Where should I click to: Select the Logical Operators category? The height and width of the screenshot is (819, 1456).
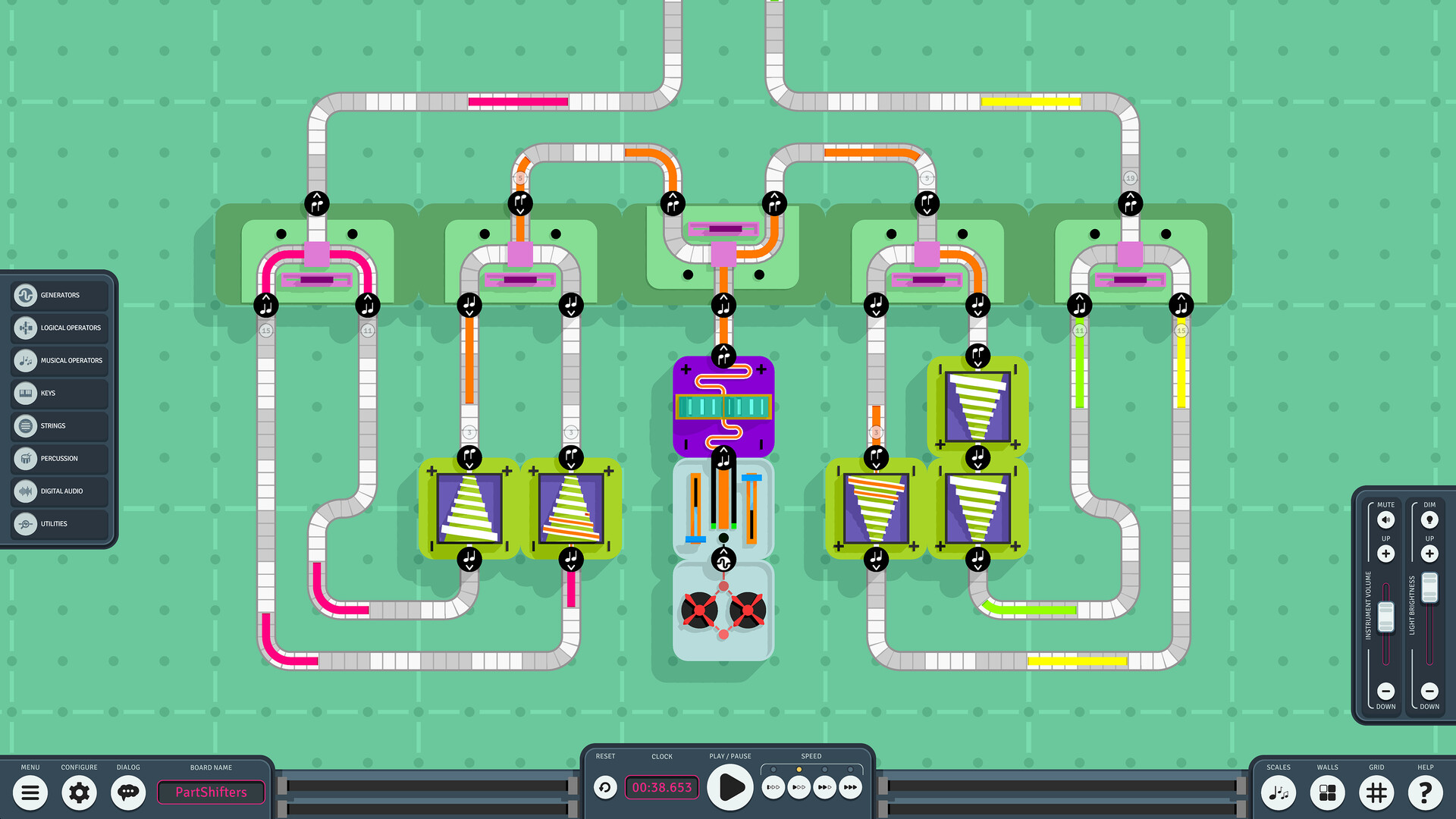[59, 328]
